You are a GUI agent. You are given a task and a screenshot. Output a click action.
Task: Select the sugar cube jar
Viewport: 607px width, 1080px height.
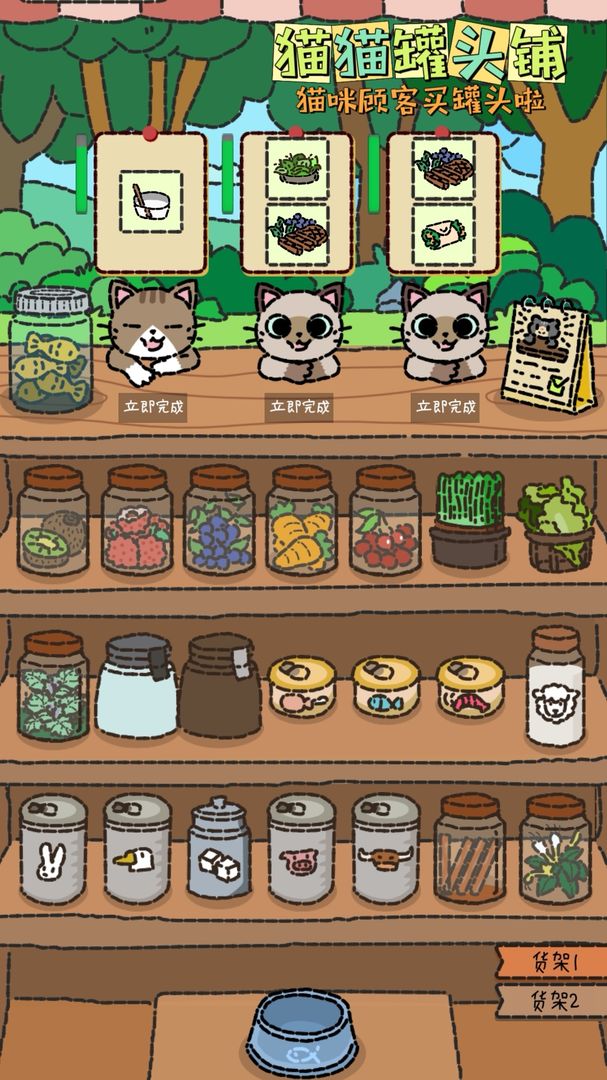pyautogui.click(x=219, y=850)
